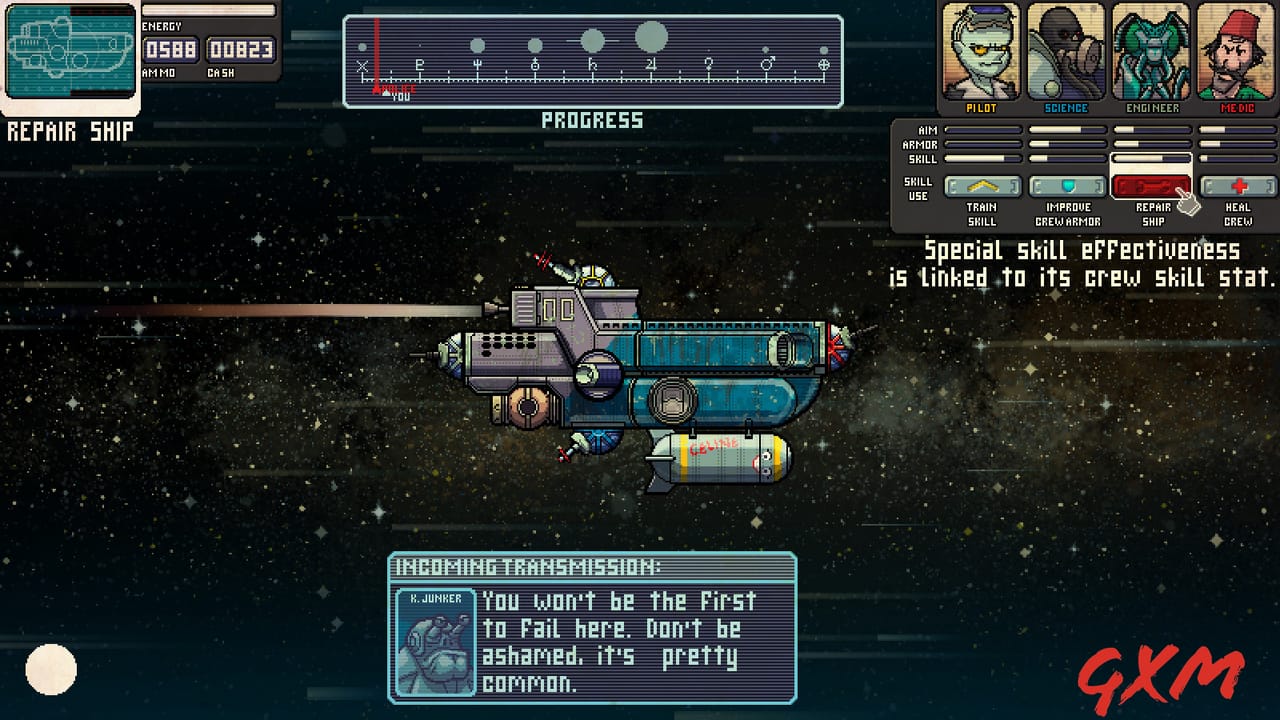Activate the Improve Crew Armor shield icon
Image resolution: width=1280 pixels, height=720 pixels.
pos(1068,185)
